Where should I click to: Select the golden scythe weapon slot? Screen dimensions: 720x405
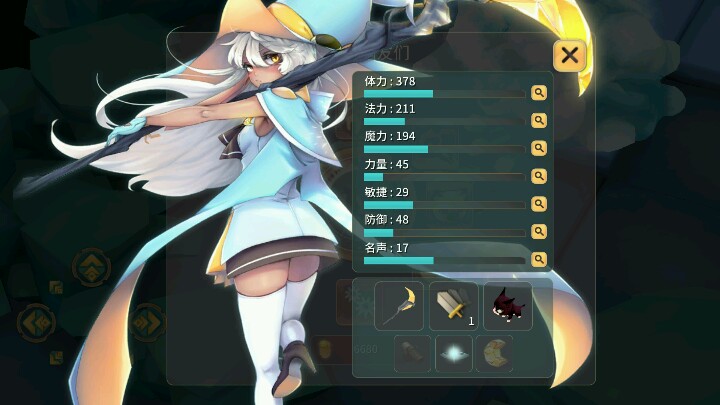point(400,306)
